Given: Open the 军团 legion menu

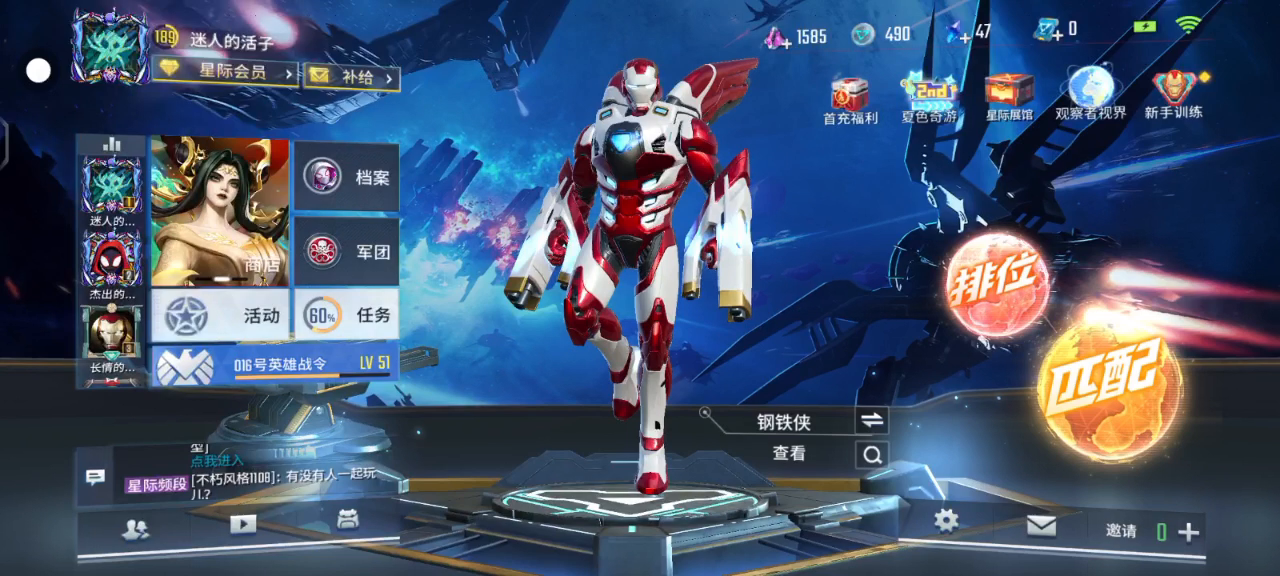Looking at the screenshot, I should 347,251.
